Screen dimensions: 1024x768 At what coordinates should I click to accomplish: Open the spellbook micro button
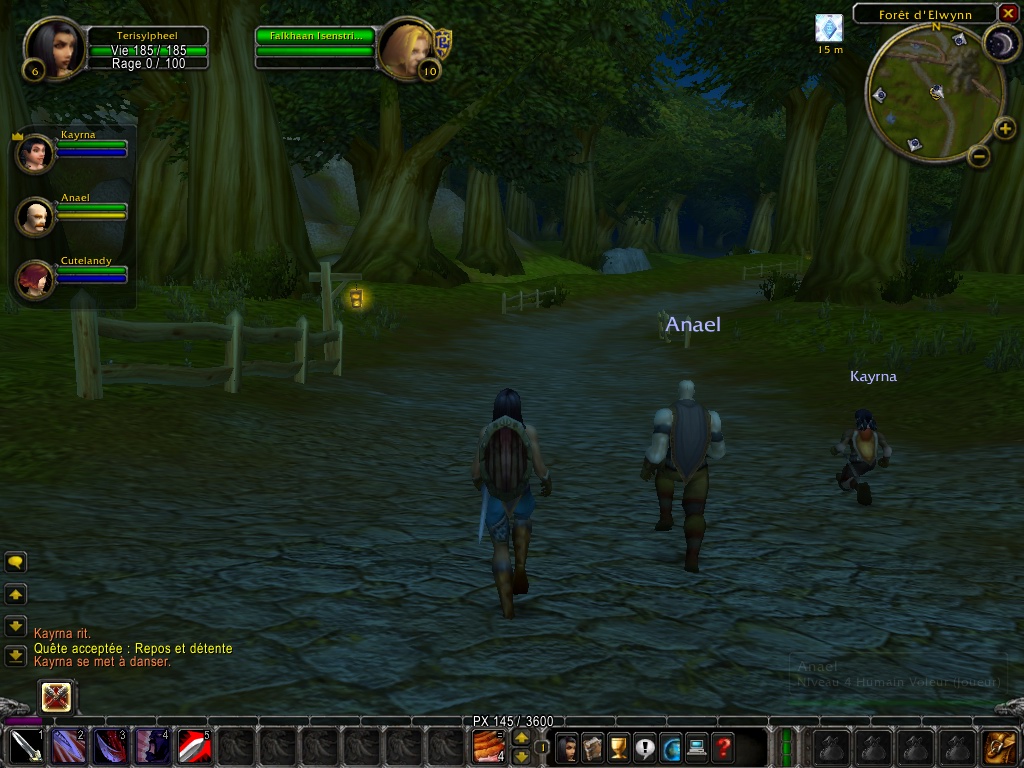pyautogui.click(x=593, y=747)
